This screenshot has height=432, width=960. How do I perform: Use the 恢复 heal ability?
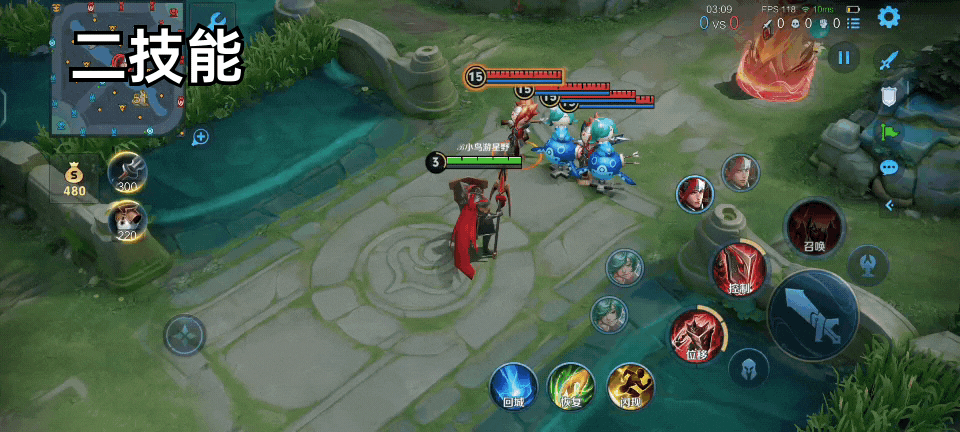tap(571, 386)
